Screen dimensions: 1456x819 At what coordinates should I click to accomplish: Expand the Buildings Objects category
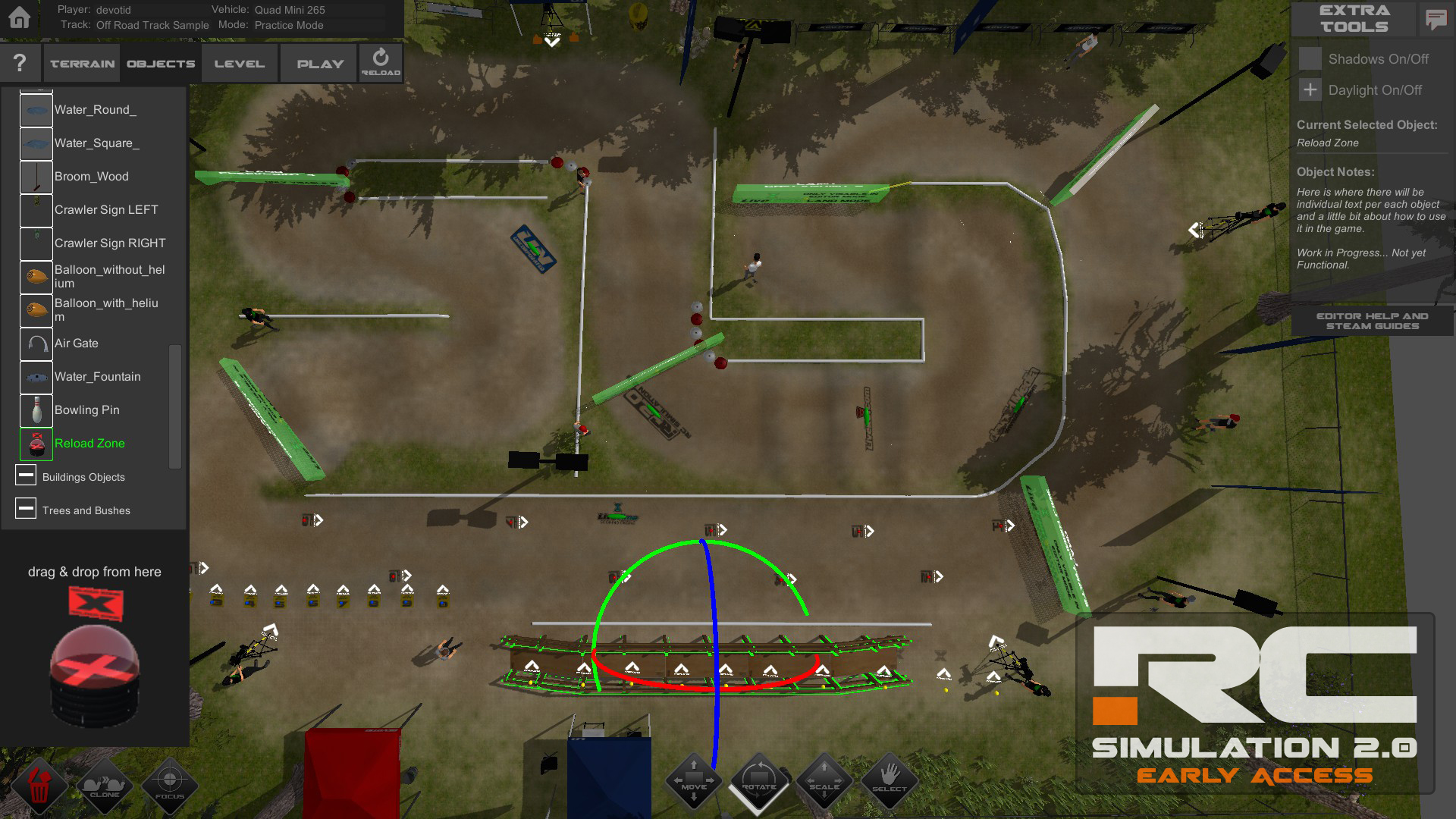tap(27, 475)
